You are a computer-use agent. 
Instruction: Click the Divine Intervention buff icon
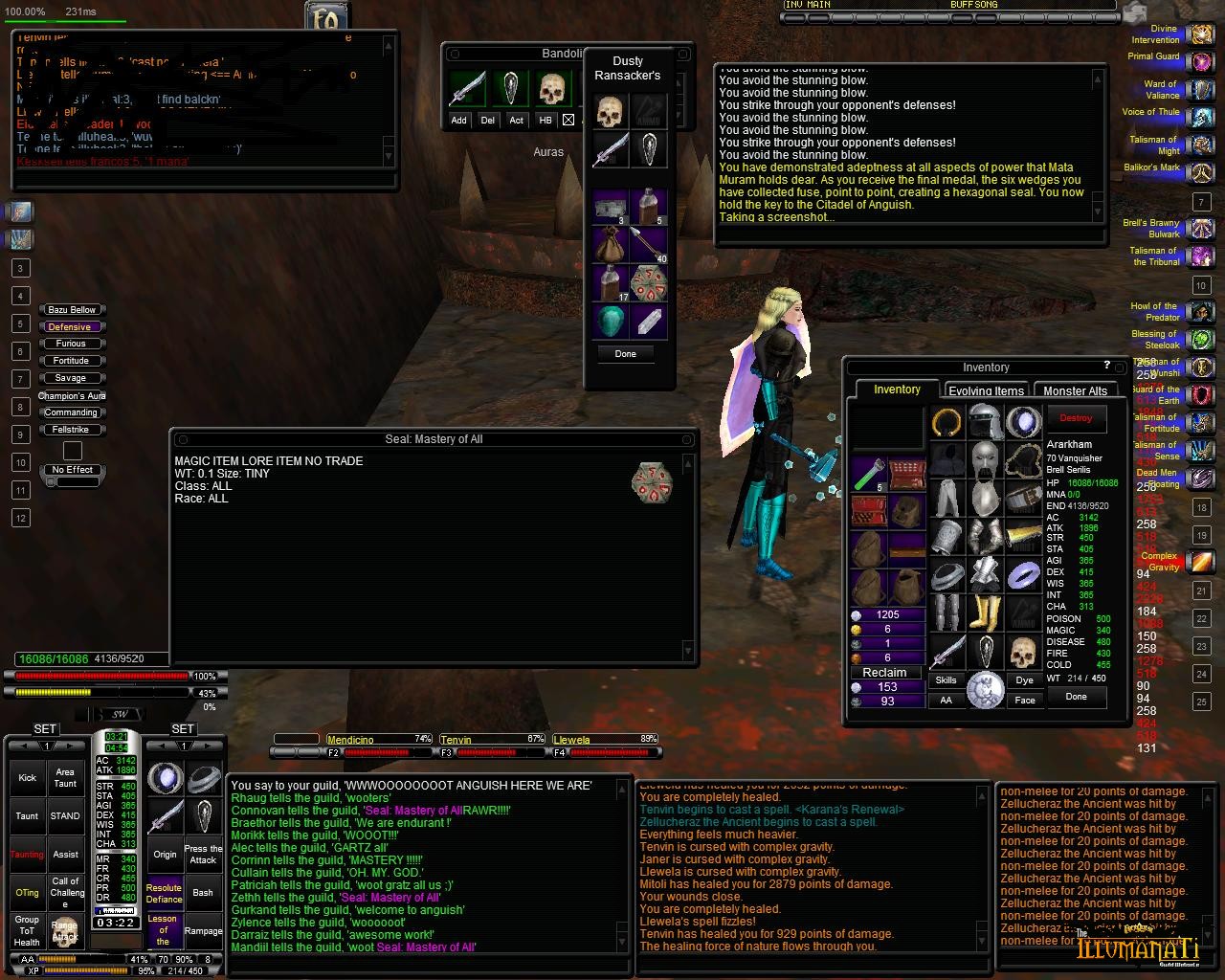pyautogui.click(x=1200, y=34)
